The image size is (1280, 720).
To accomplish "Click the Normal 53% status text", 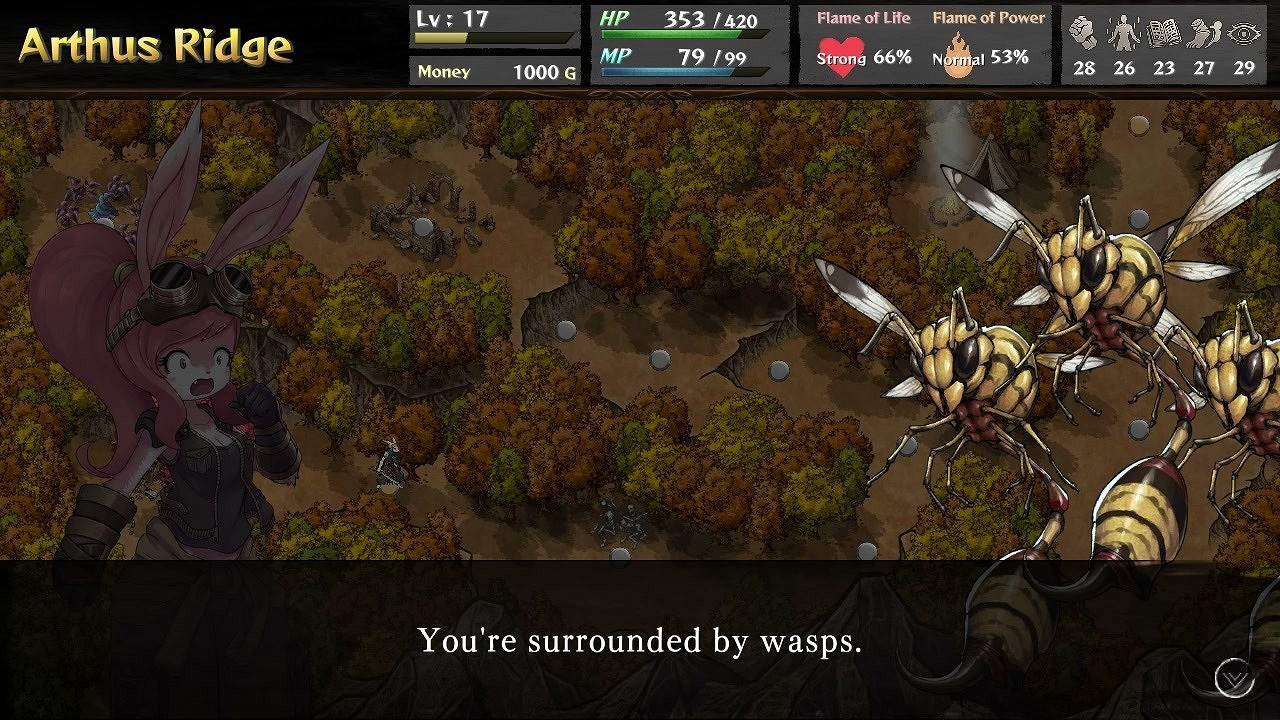I will (983, 57).
